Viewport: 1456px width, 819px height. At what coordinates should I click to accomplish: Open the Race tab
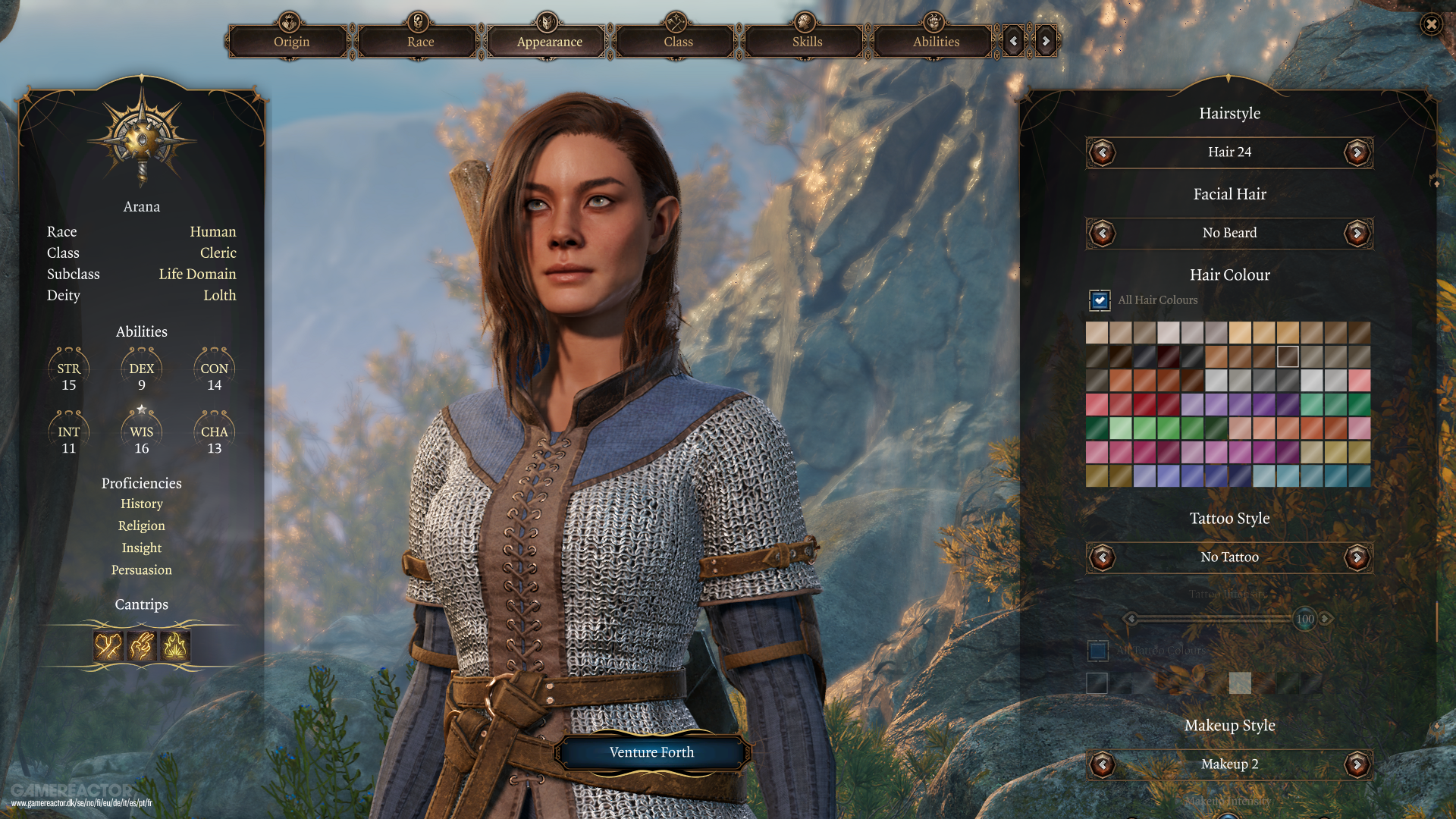[420, 42]
